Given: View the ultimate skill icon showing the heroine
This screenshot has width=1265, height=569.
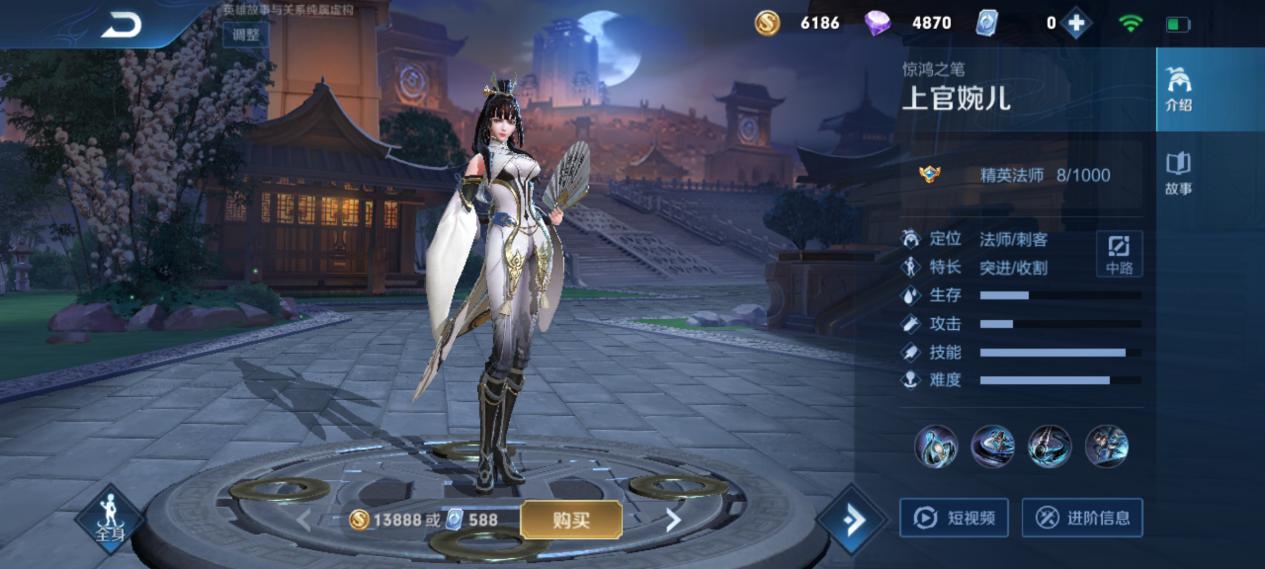Looking at the screenshot, I should [x=1106, y=446].
